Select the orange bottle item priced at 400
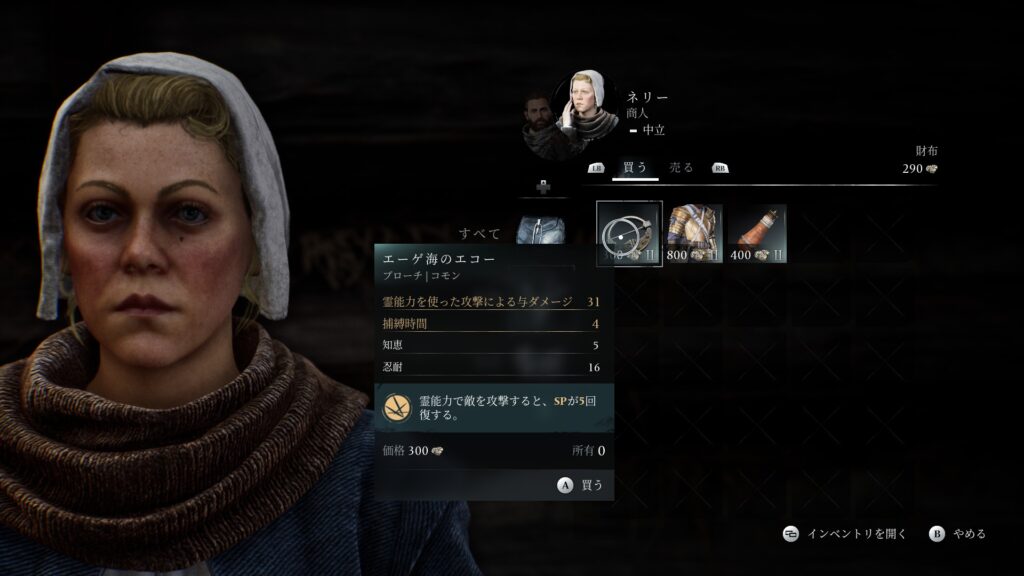This screenshot has width=1024, height=576. (x=757, y=234)
